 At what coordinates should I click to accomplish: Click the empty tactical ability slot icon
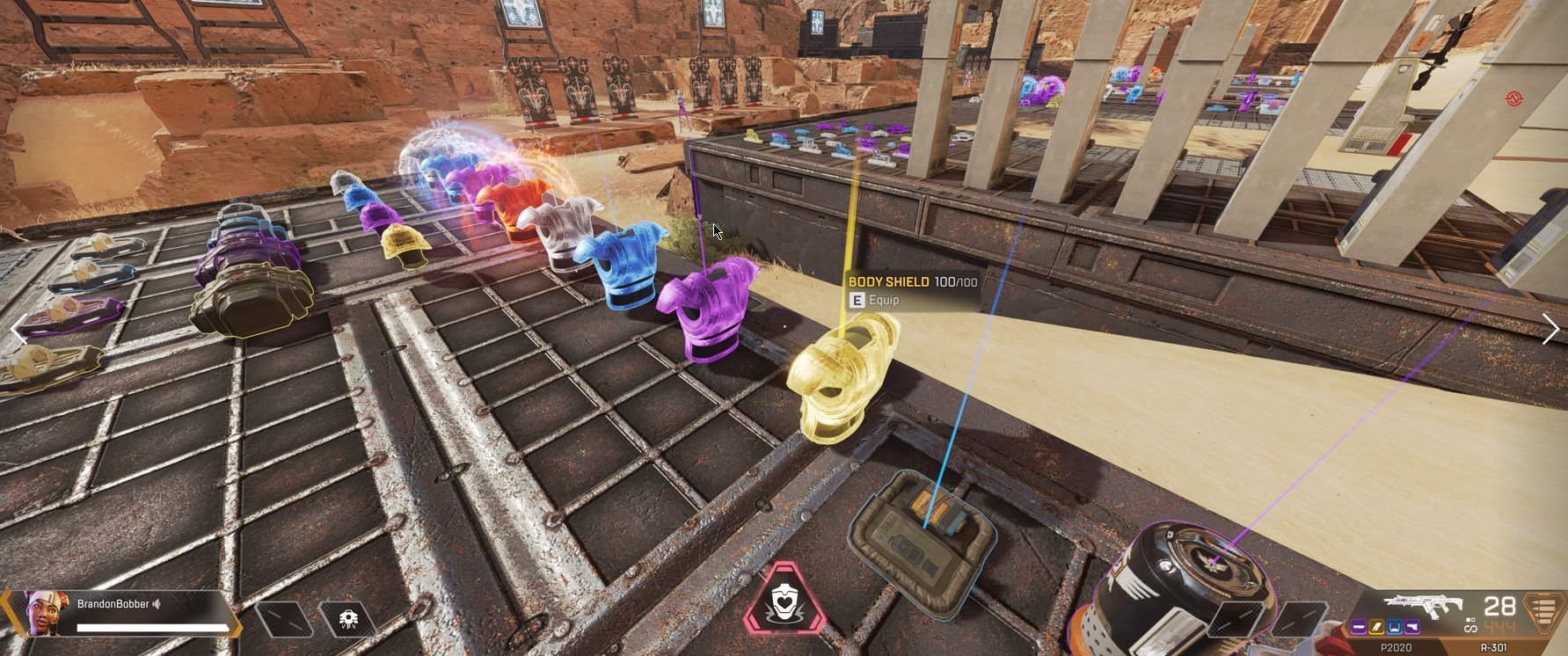[283, 618]
